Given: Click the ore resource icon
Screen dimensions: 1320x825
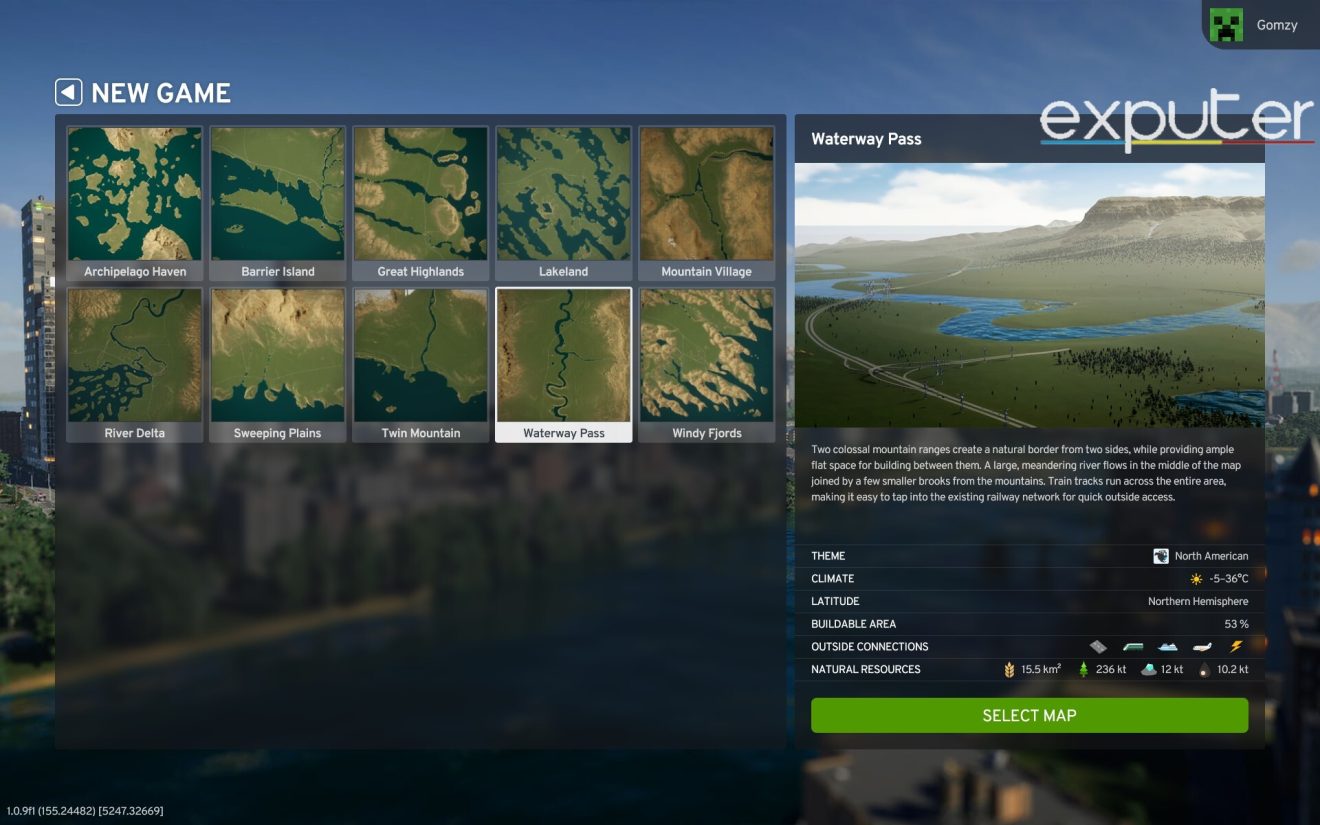Looking at the screenshot, I should (1150, 668).
